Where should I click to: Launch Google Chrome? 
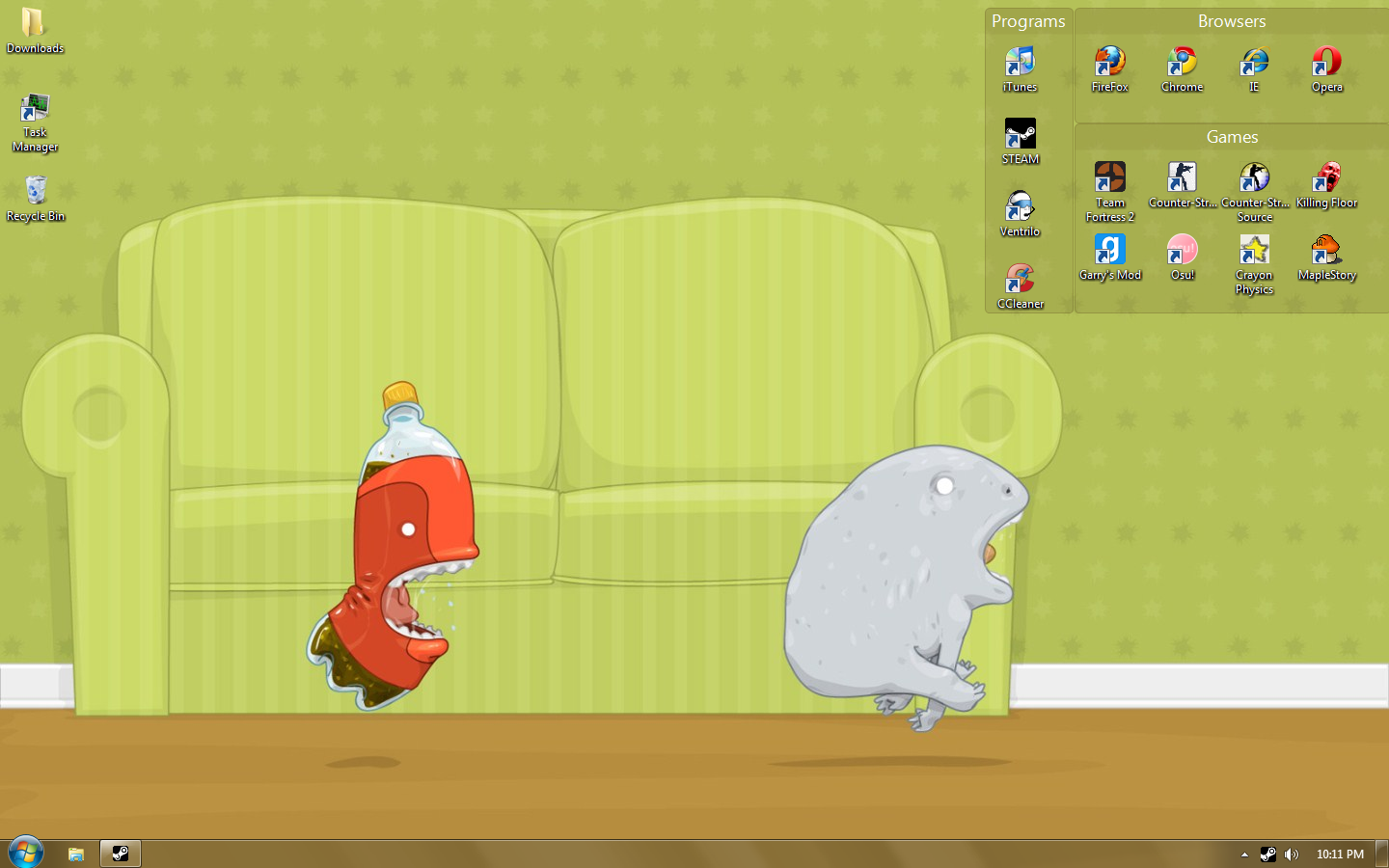[x=1182, y=62]
